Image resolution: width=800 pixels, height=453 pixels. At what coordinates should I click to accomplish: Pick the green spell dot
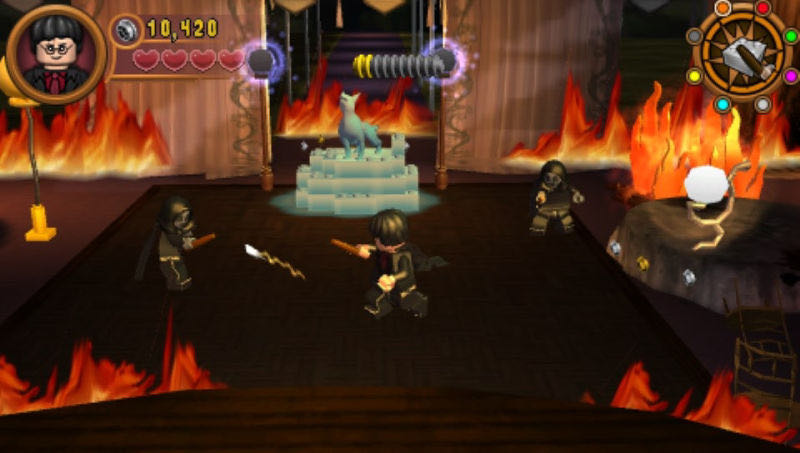[x=790, y=36]
